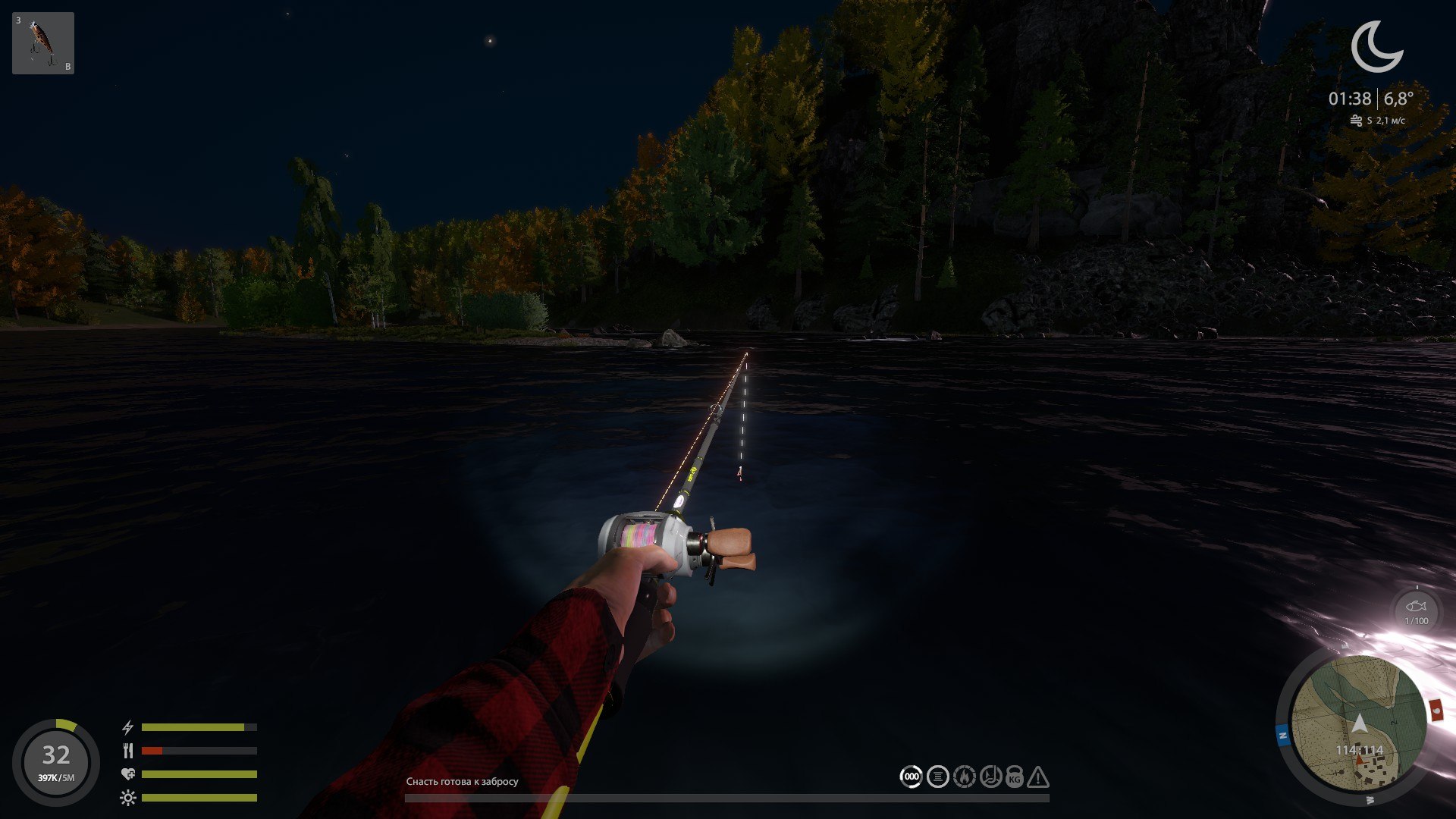Click the hunger fork-and-knife icon
The image size is (1456, 819).
pos(127,752)
